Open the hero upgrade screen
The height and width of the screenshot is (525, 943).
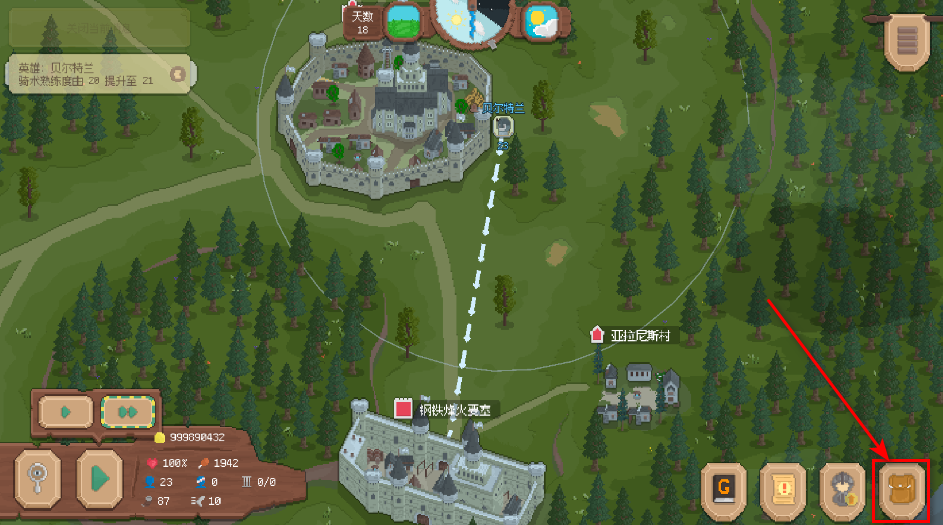(x=843, y=490)
